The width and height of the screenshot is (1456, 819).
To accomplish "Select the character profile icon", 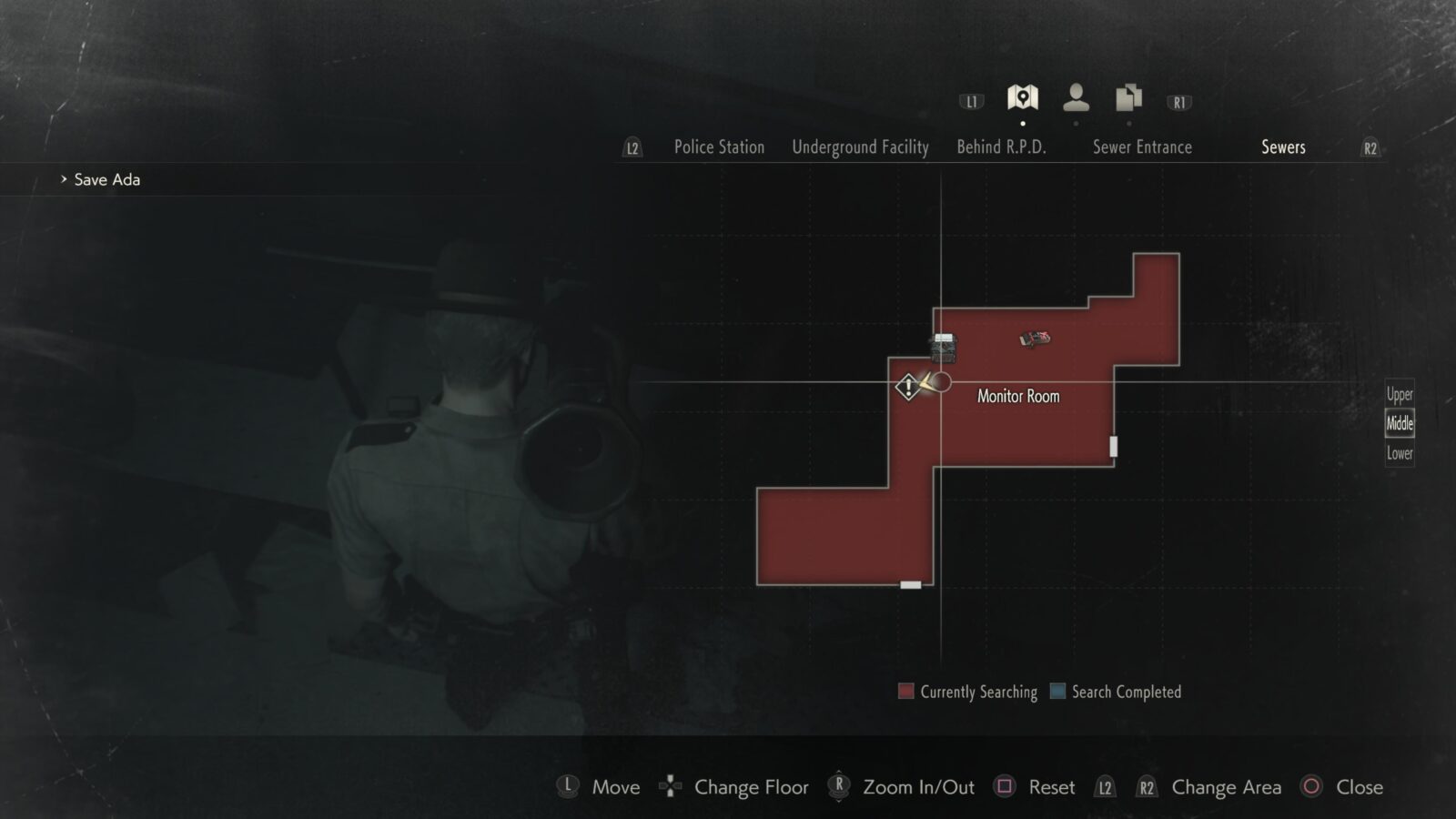I will click(1077, 96).
